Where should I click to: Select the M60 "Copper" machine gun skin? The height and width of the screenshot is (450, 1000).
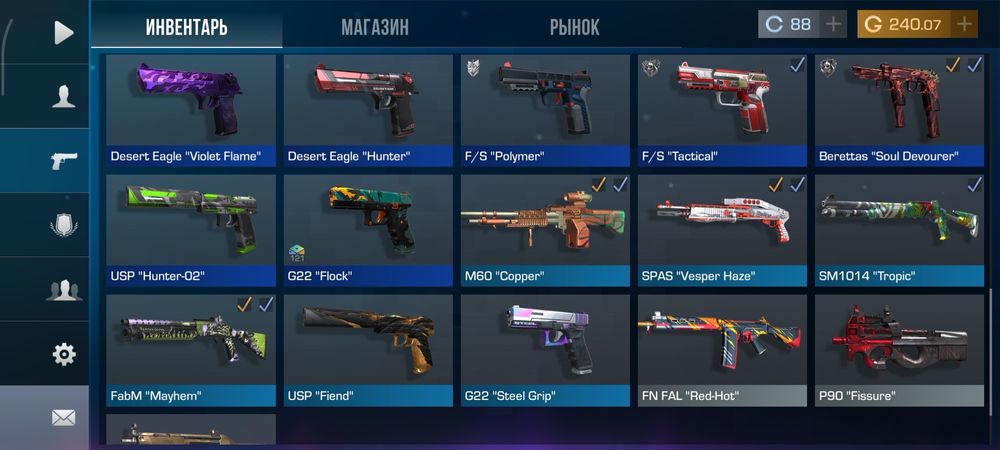point(545,230)
